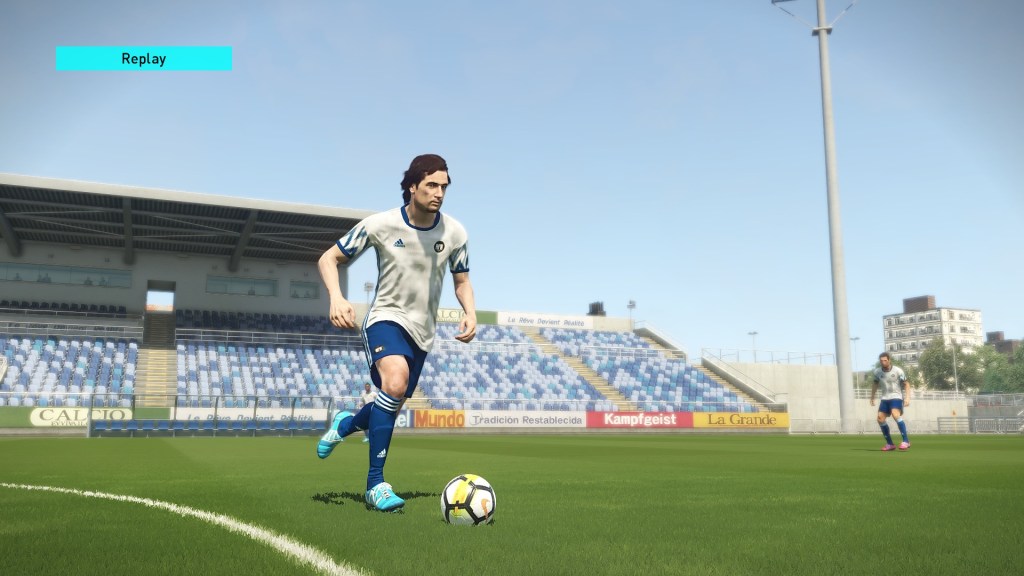The image size is (1024, 576).
Task: Click the cyan Replay label
Action: click(x=143, y=59)
